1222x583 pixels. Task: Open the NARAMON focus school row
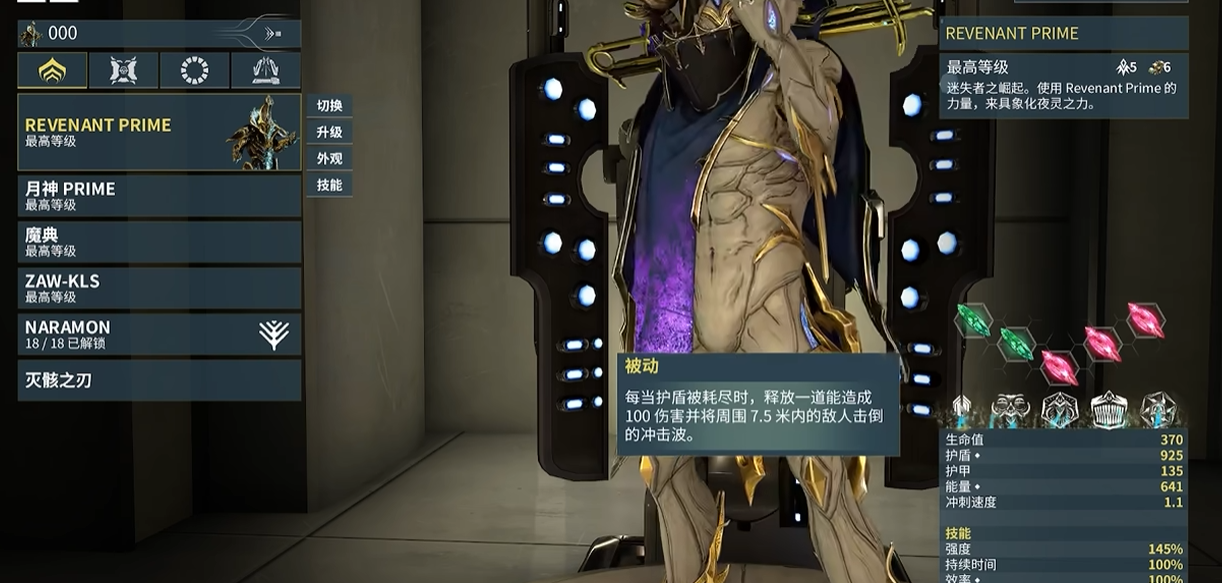159,334
